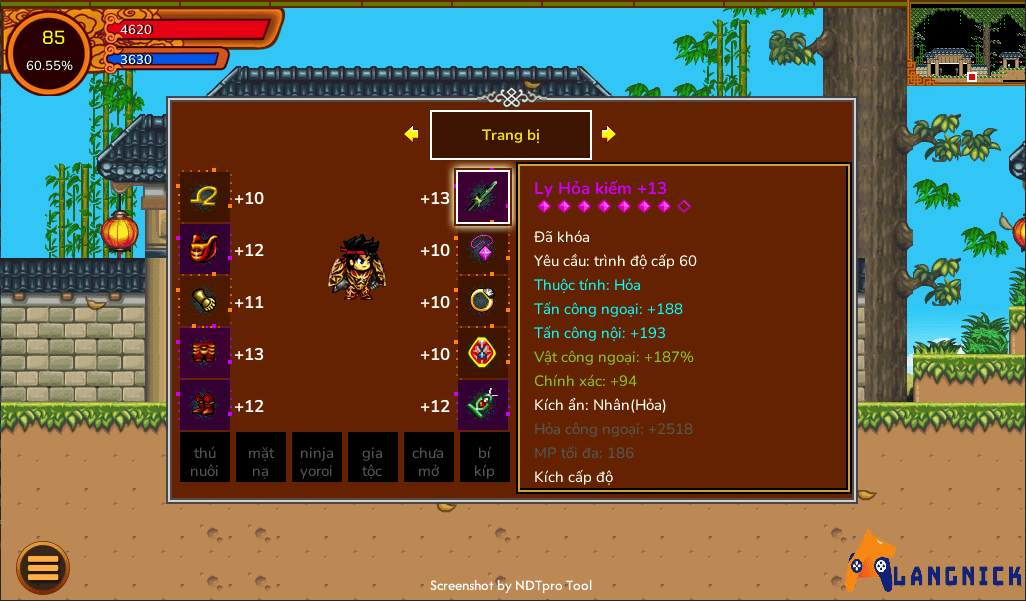Open the gia tộc slot
The width and height of the screenshot is (1026, 601).
pos(372,458)
